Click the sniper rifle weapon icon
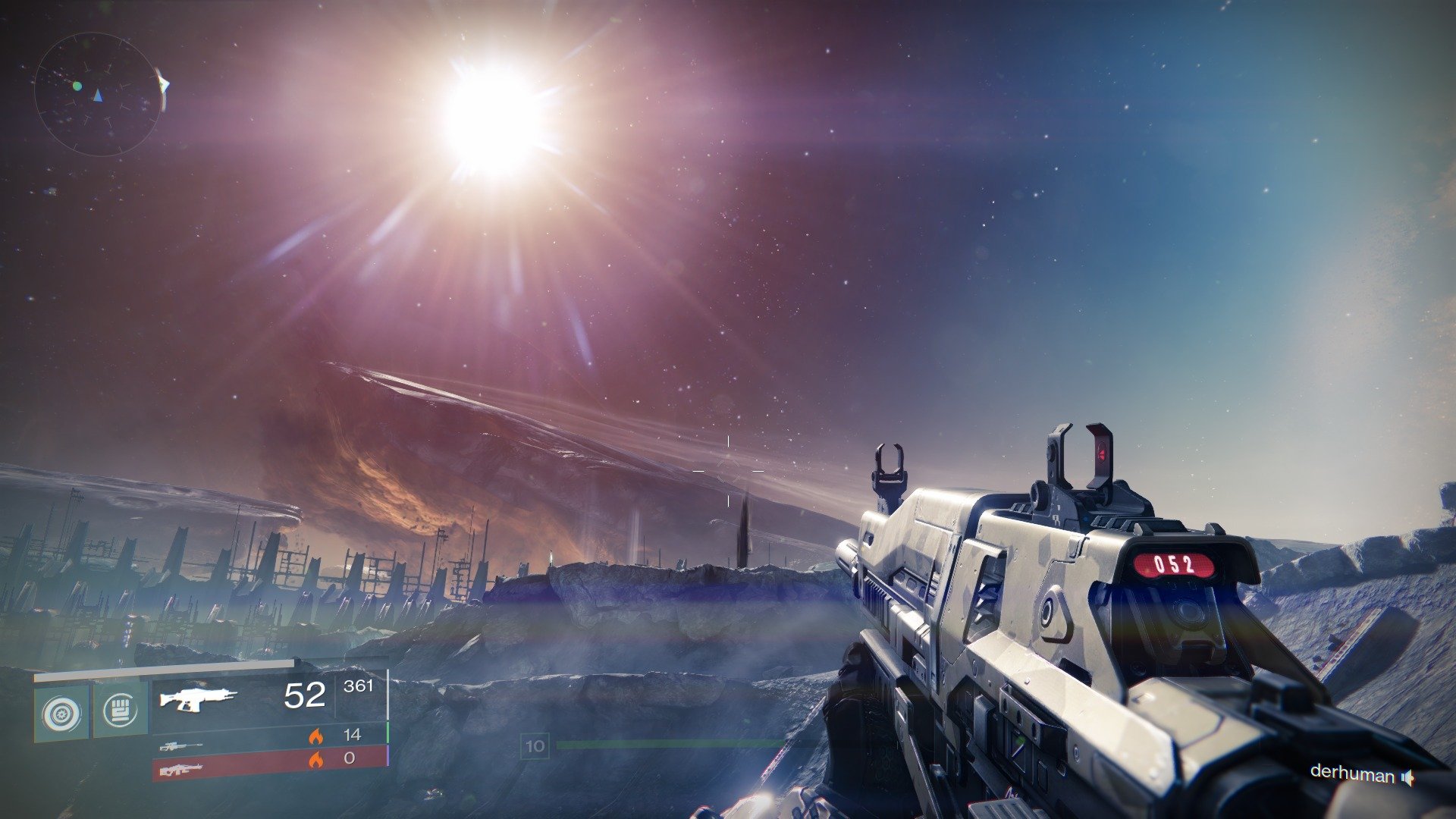 click(x=182, y=747)
